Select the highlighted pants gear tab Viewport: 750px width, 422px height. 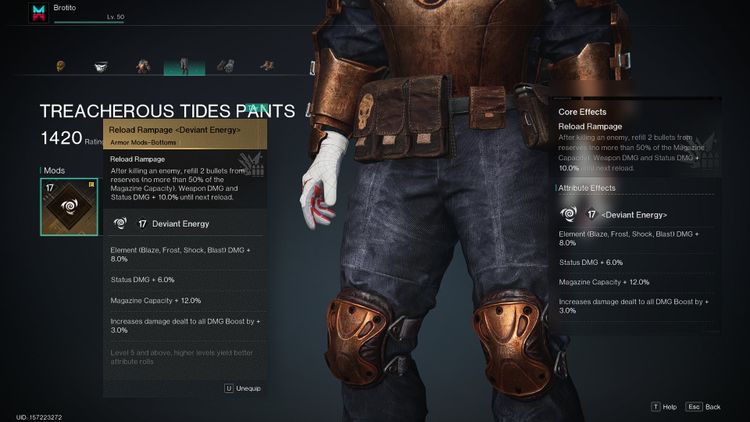(185, 67)
